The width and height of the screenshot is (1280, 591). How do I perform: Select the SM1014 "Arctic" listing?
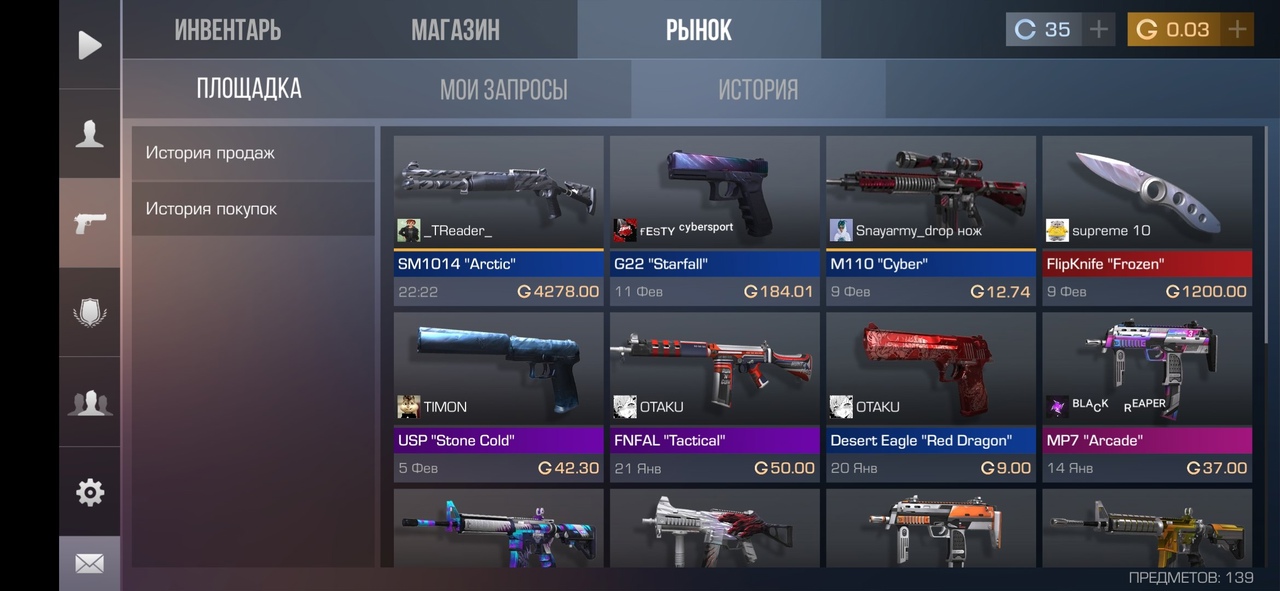coord(498,220)
